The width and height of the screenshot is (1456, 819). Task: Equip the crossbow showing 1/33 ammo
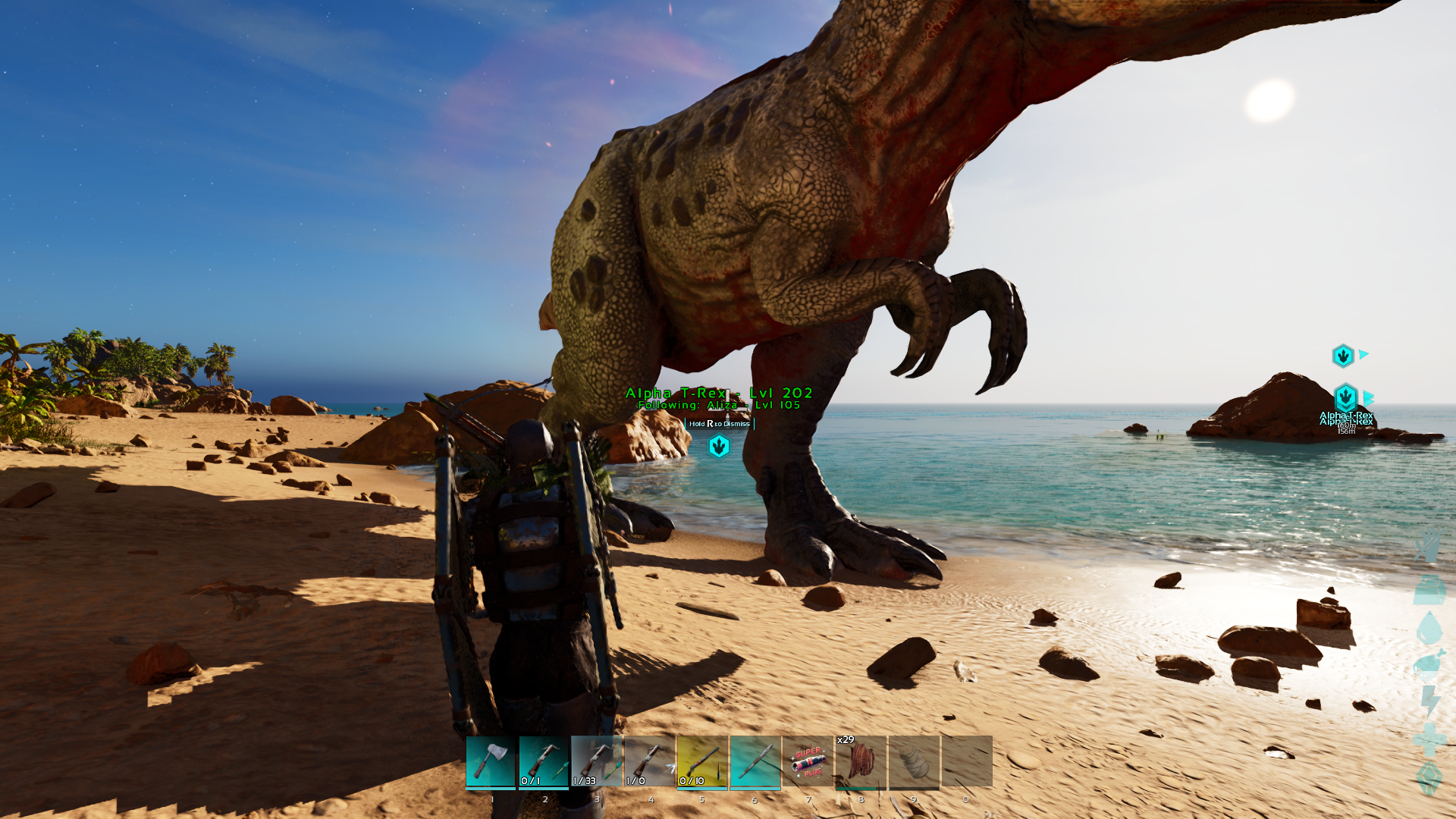[x=597, y=761]
